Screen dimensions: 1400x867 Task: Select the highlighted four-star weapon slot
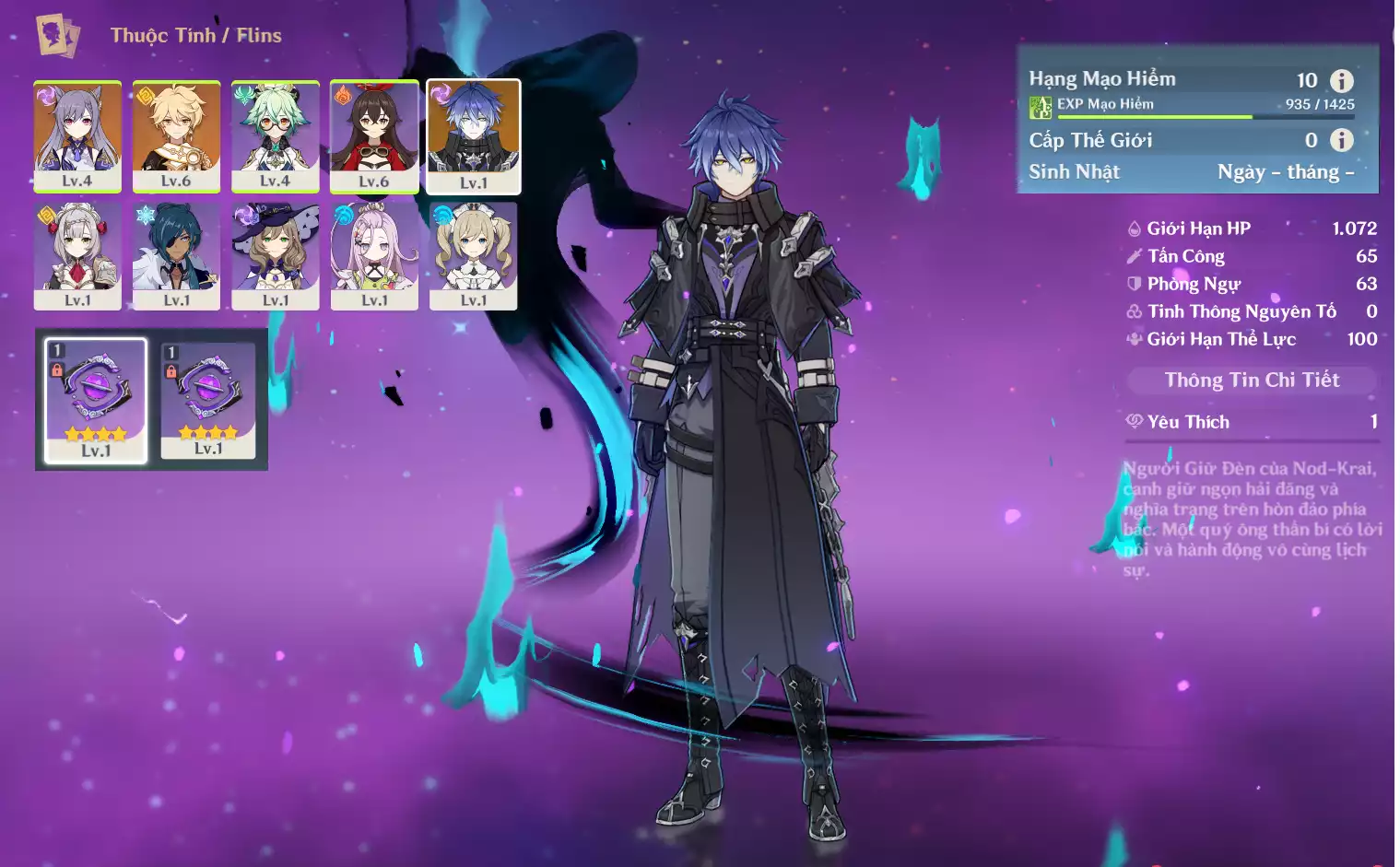pyautogui.click(x=96, y=400)
